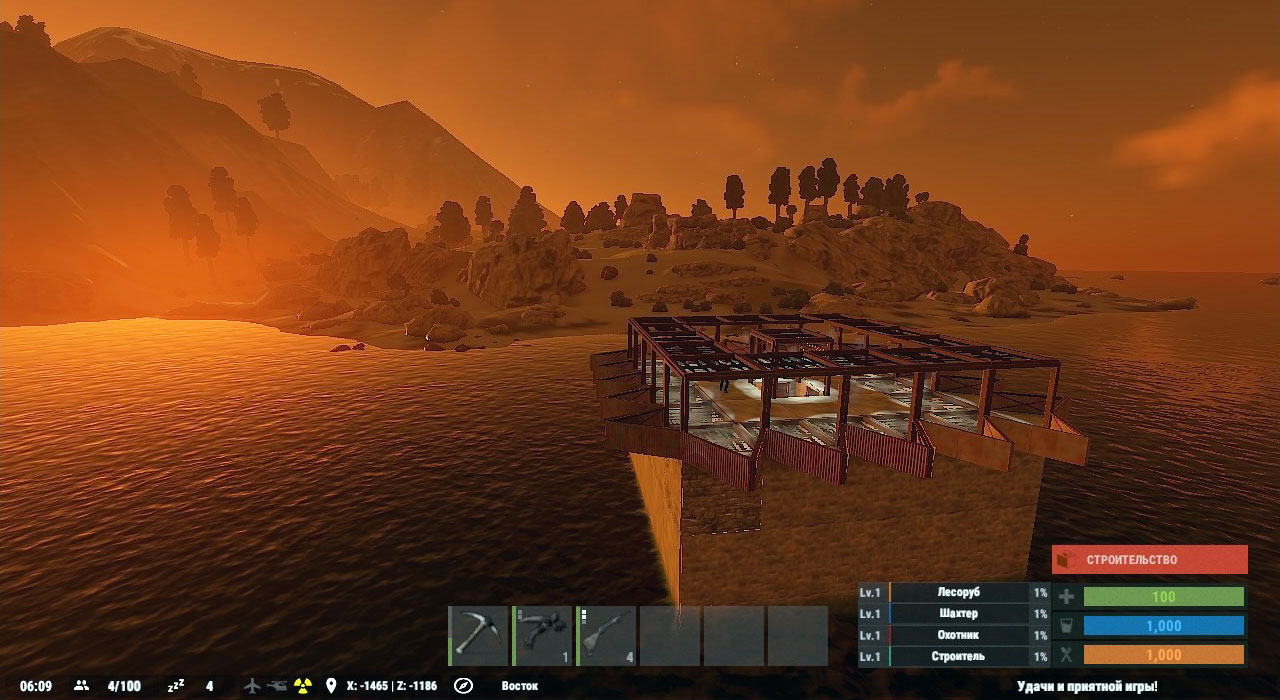
Task: Select the pickaxe hotbar slot
Action: click(x=478, y=636)
